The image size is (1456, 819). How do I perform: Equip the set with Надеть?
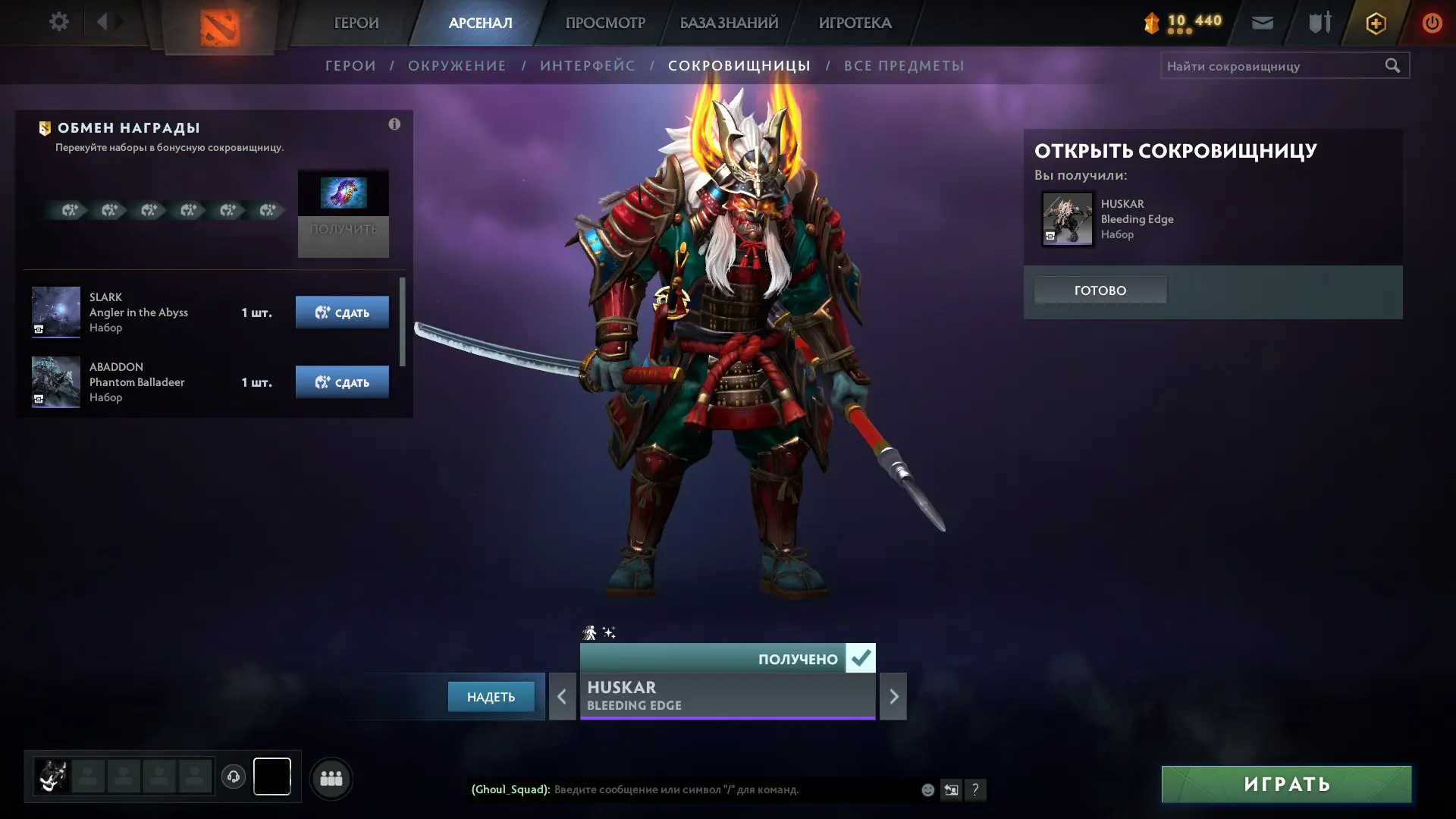click(491, 697)
